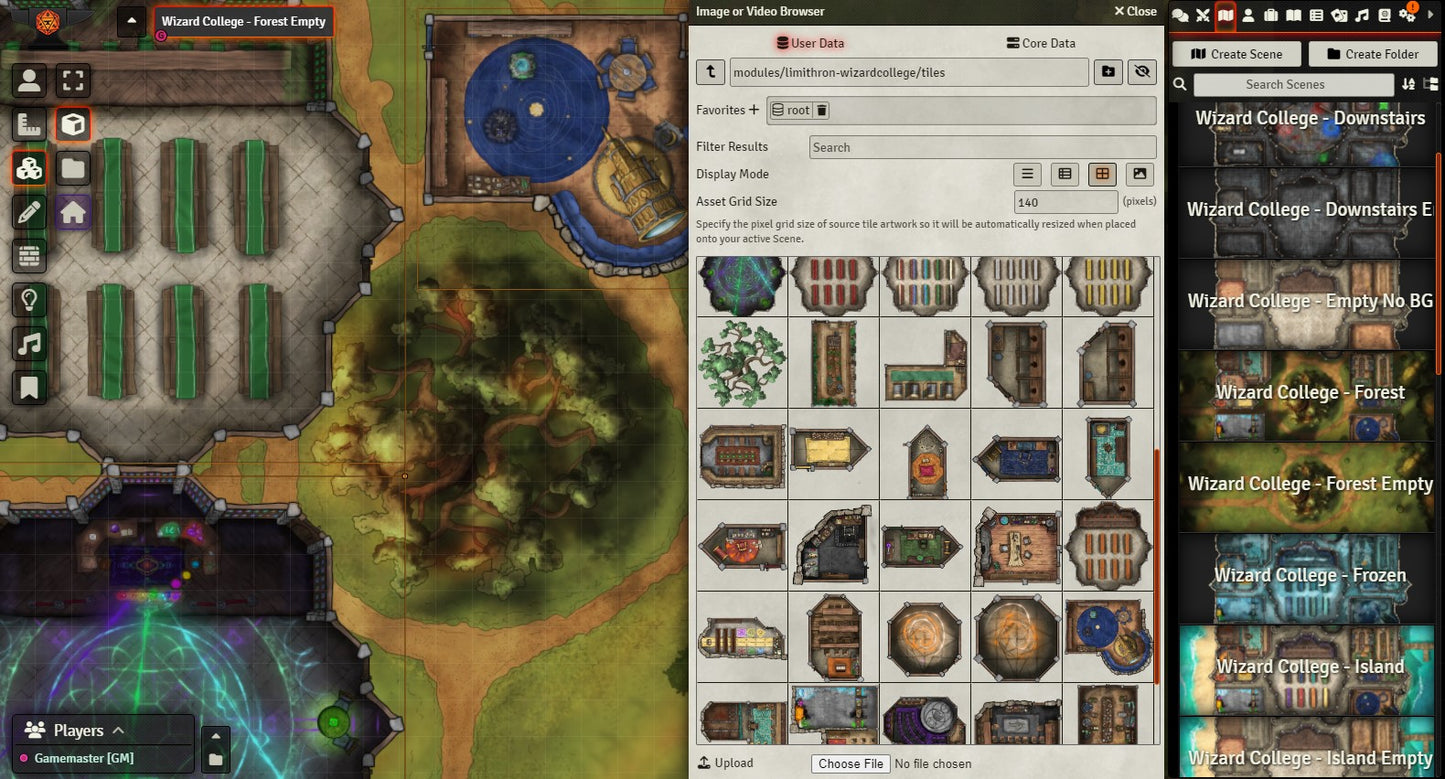The height and width of the screenshot is (779, 1445).
Task: Switch to the Core Data tab
Action: [1041, 43]
